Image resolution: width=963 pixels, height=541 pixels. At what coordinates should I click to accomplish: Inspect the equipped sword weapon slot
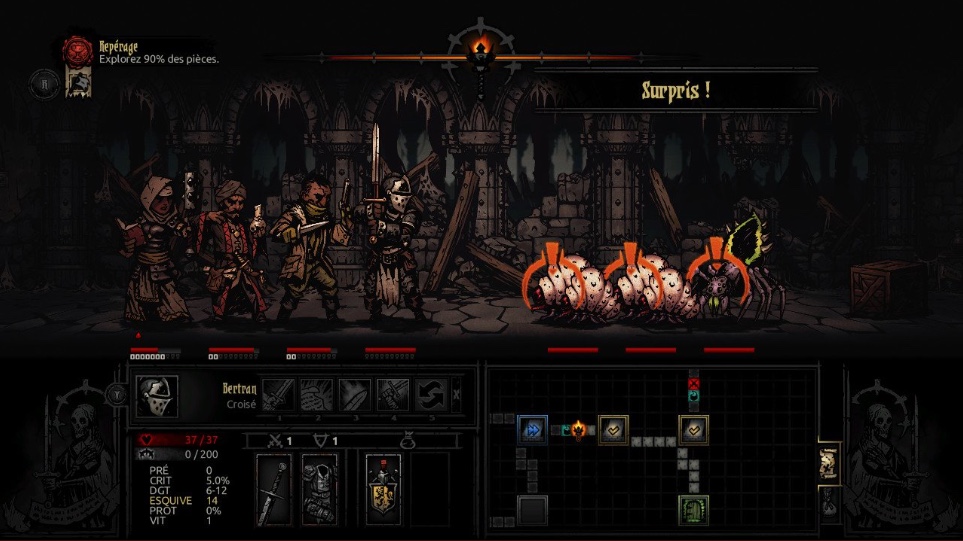(273, 489)
